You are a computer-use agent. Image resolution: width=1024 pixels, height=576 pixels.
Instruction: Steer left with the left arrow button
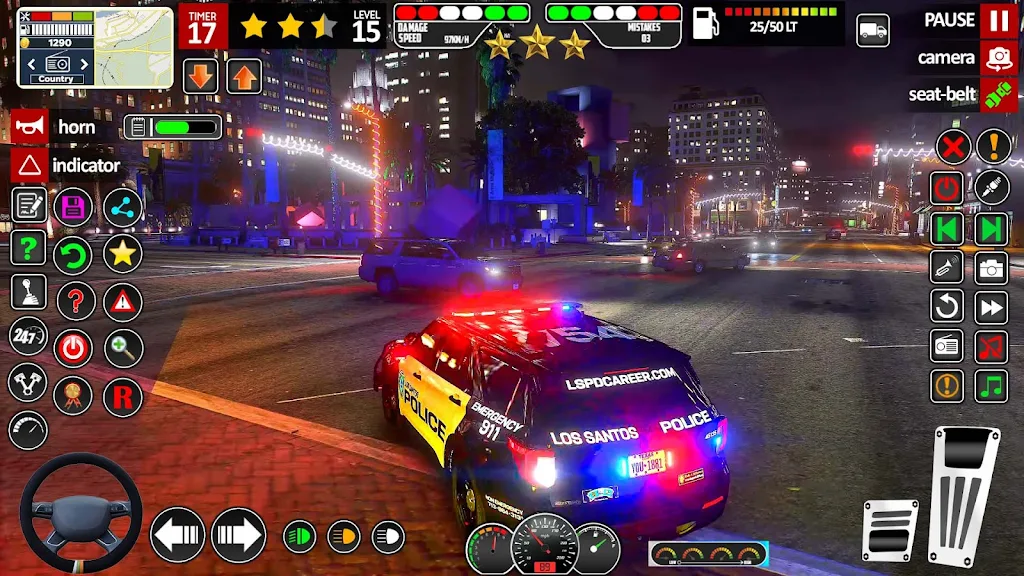(x=178, y=535)
